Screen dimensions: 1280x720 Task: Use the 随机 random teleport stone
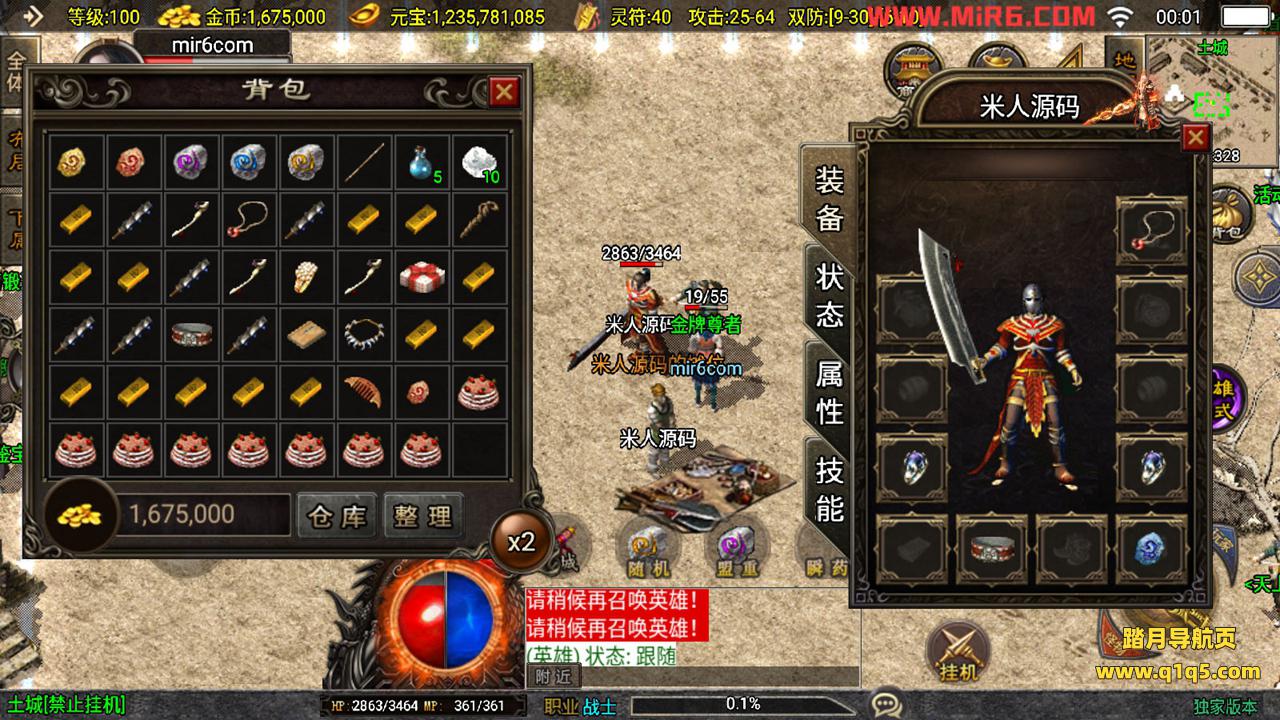tap(649, 548)
